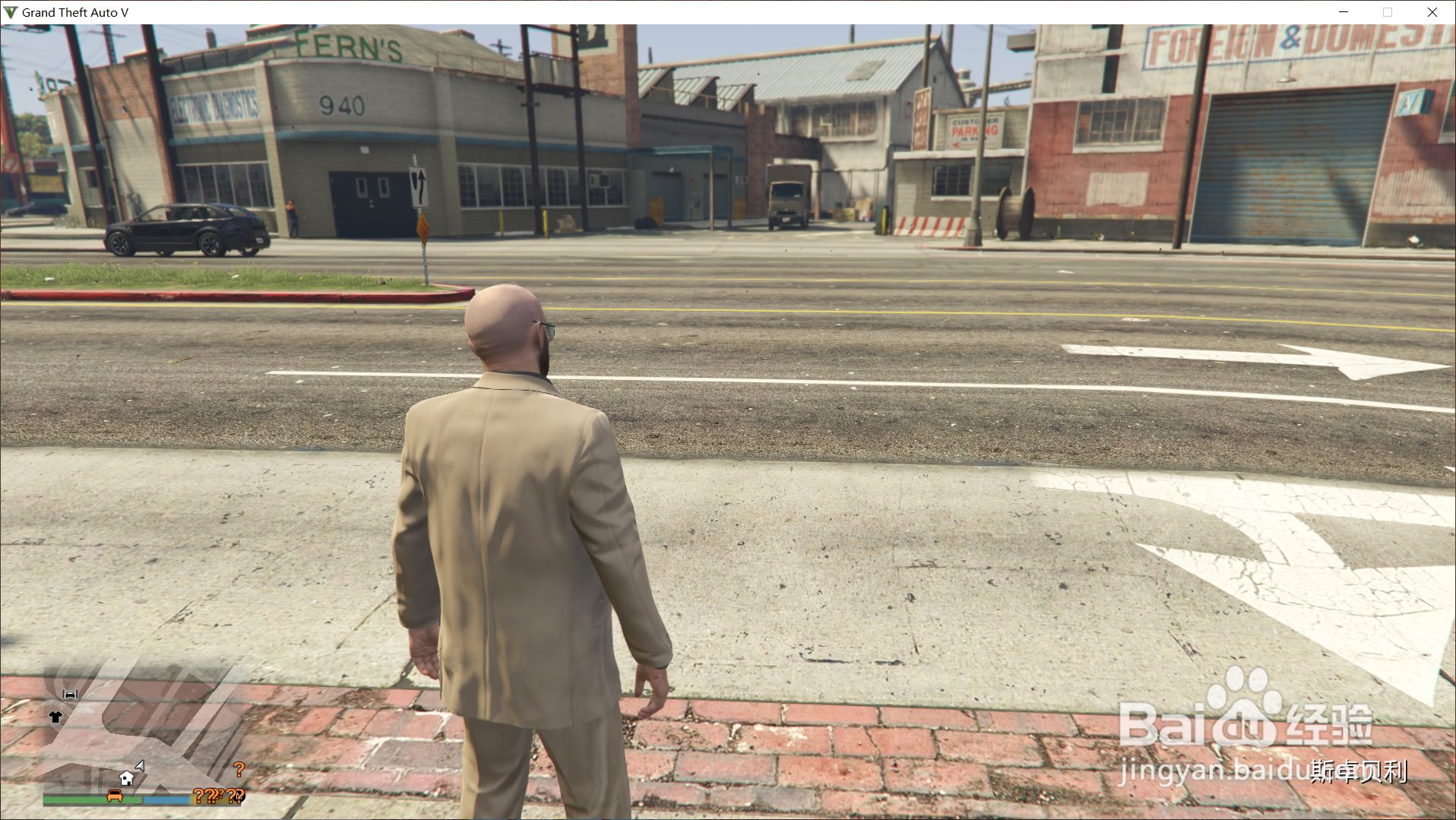Click the white house safehouse icon on minimap
1456x820 pixels.
point(126,778)
